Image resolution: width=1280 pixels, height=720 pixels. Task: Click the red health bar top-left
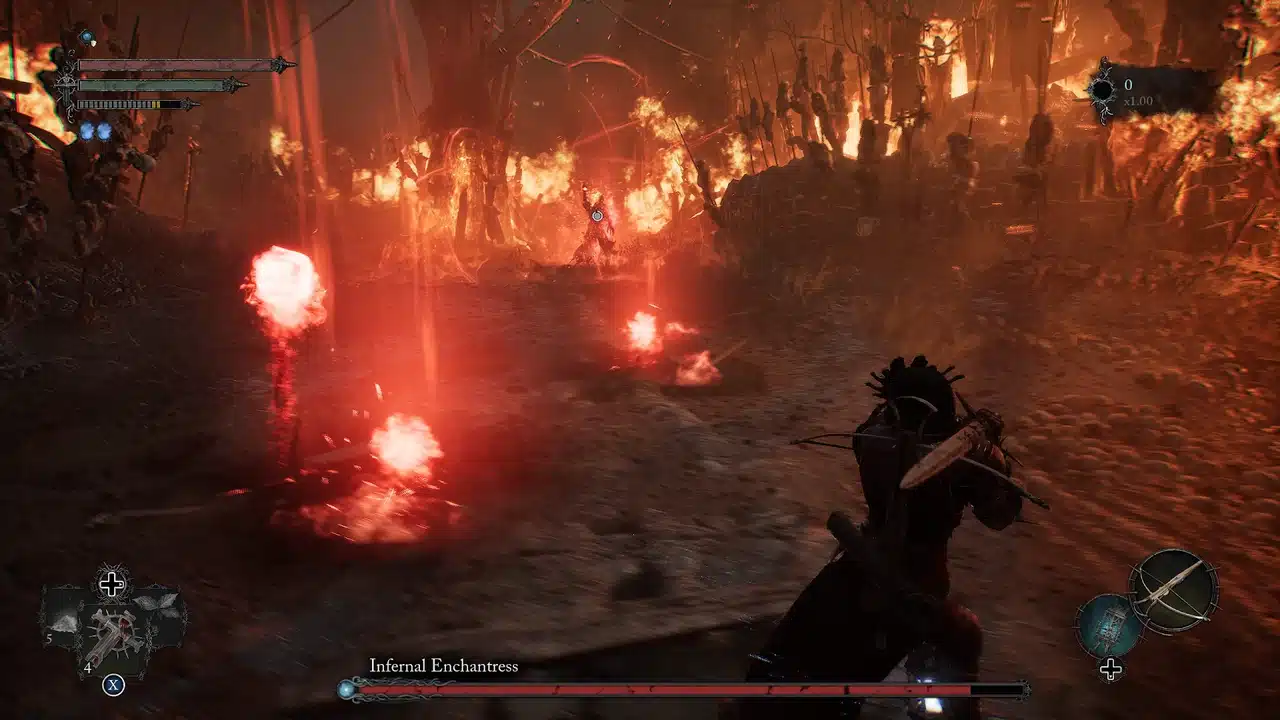pos(178,65)
